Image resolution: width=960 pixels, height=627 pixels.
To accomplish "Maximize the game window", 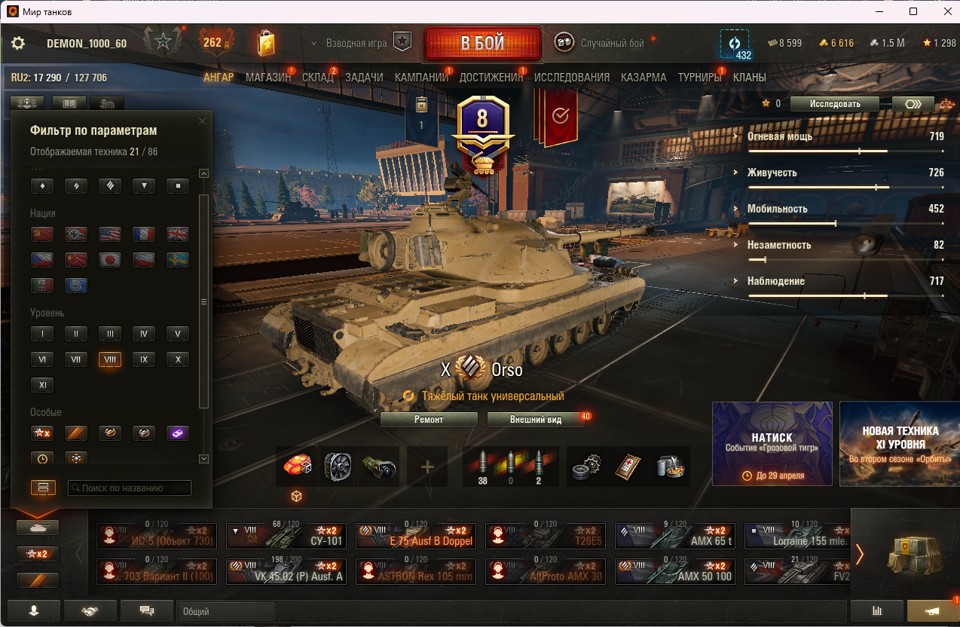I will click(x=913, y=11).
